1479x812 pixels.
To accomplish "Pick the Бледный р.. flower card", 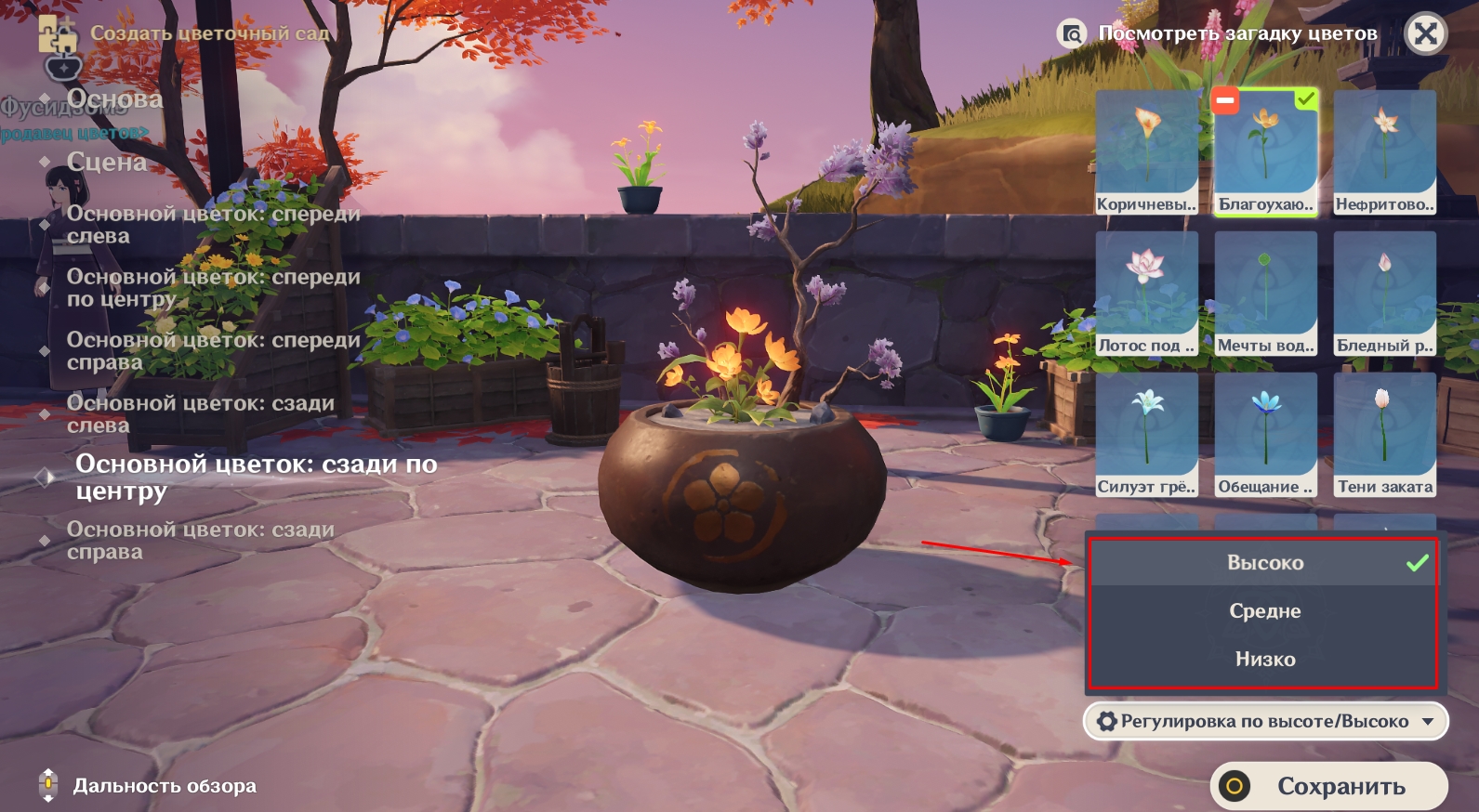I will pos(1384,294).
